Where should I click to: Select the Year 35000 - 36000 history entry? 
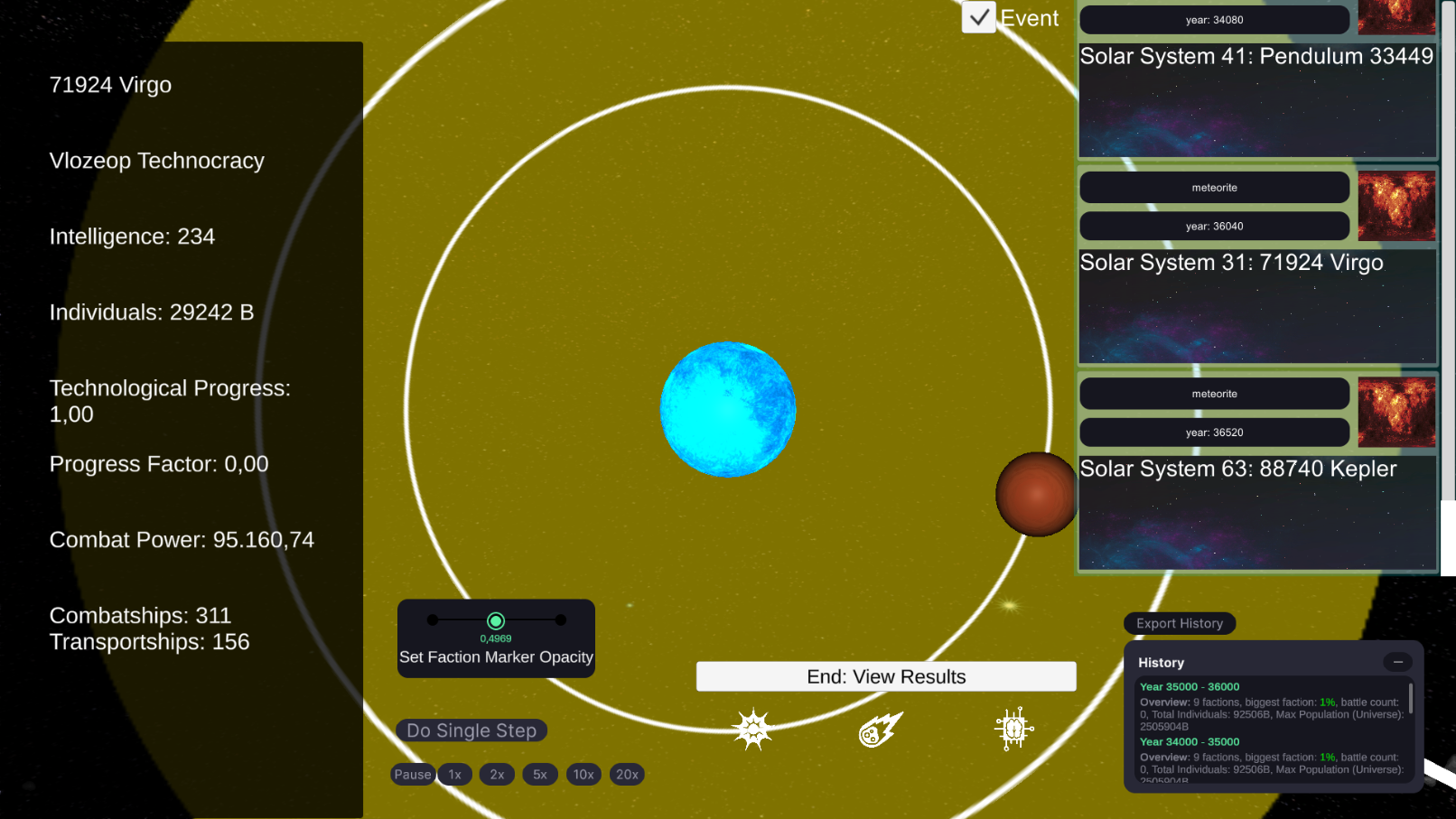coord(1190,687)
